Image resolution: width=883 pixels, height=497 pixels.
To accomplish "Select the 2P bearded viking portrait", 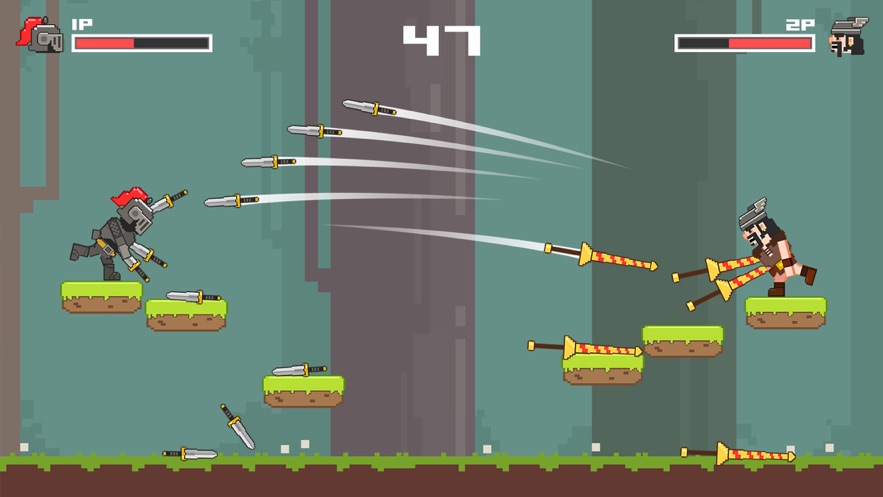I will (x=848, y=37).
